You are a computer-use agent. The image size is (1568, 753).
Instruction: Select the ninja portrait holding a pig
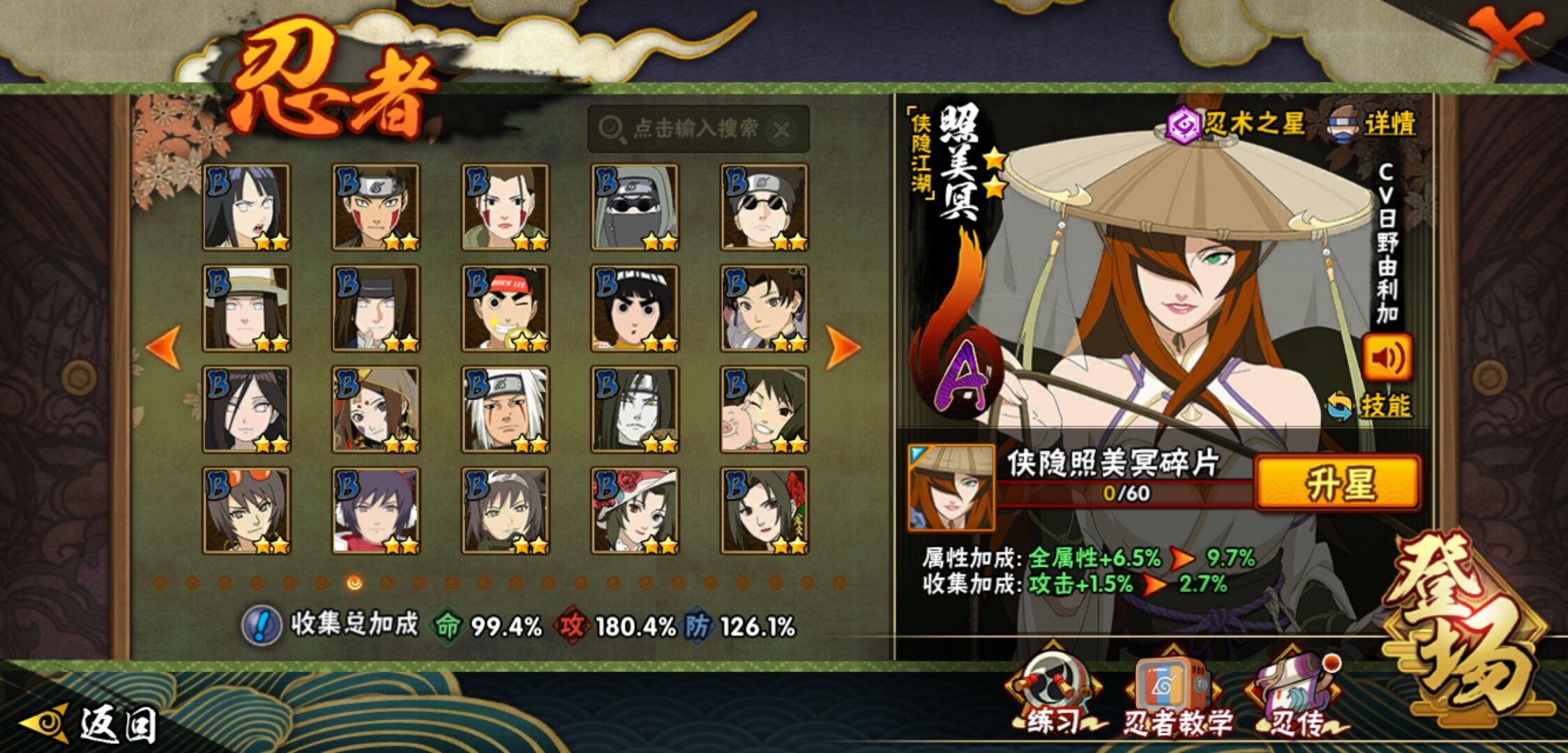coord(764,409)
